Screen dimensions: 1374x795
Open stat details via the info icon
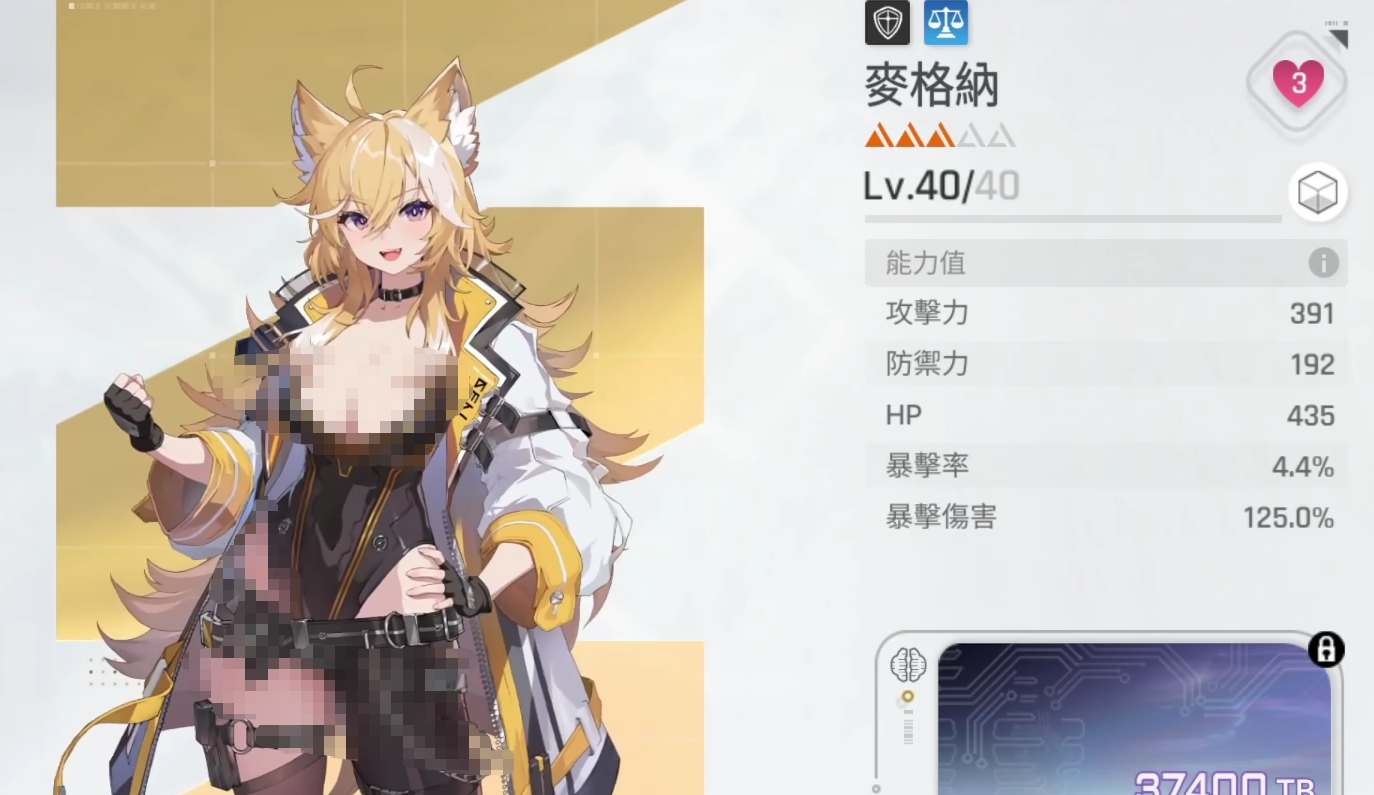coord(1324,262)
